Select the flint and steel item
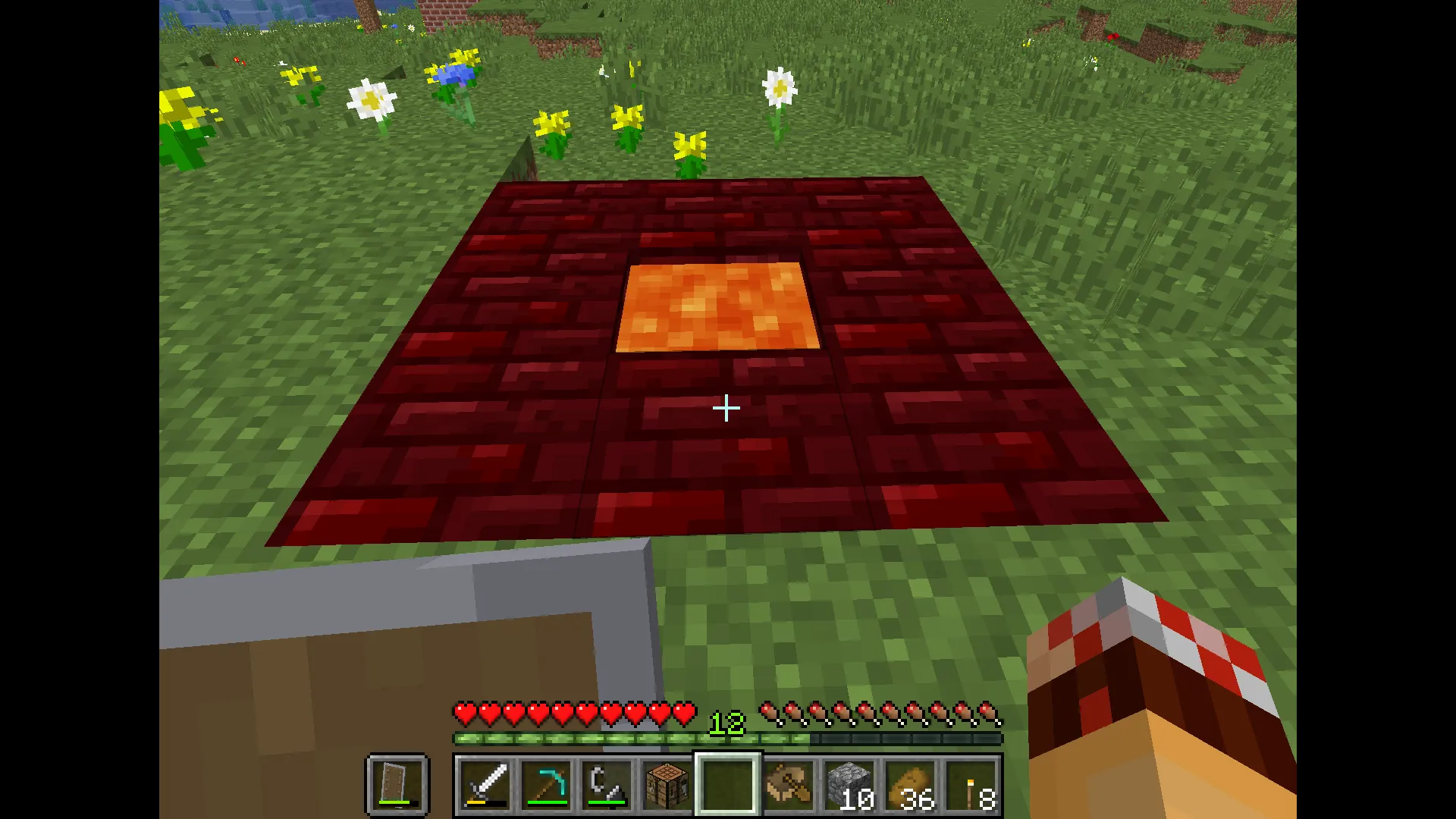The height and width of the screenshot is (819, 1456). [606, 783]
